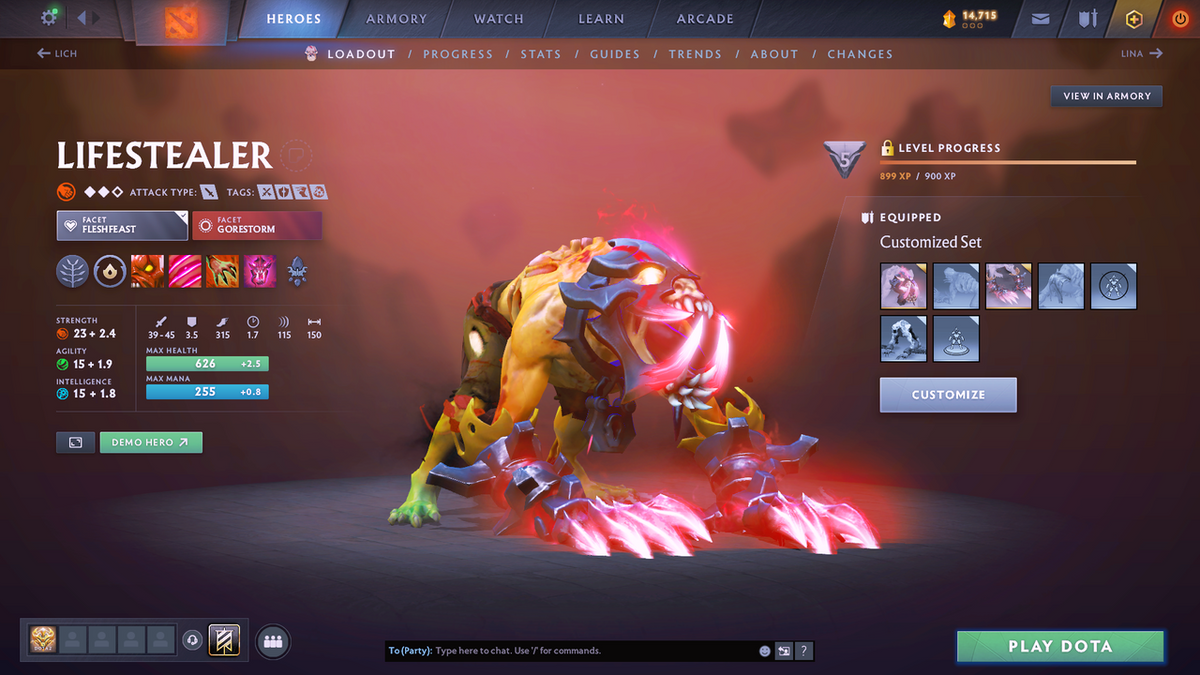Go to previous hero Lich
Viewport: 1200px width, 675px height.
tap(57, 54)
